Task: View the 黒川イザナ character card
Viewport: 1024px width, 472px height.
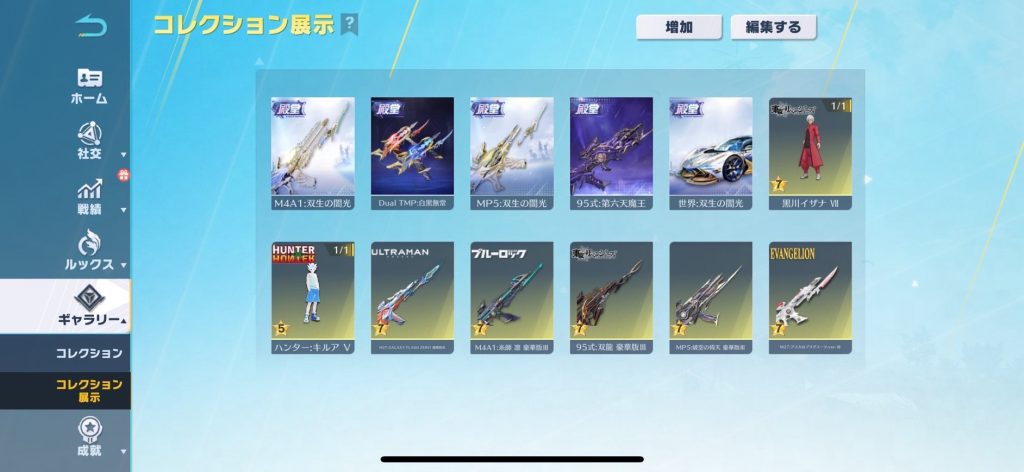Action: 810,153
